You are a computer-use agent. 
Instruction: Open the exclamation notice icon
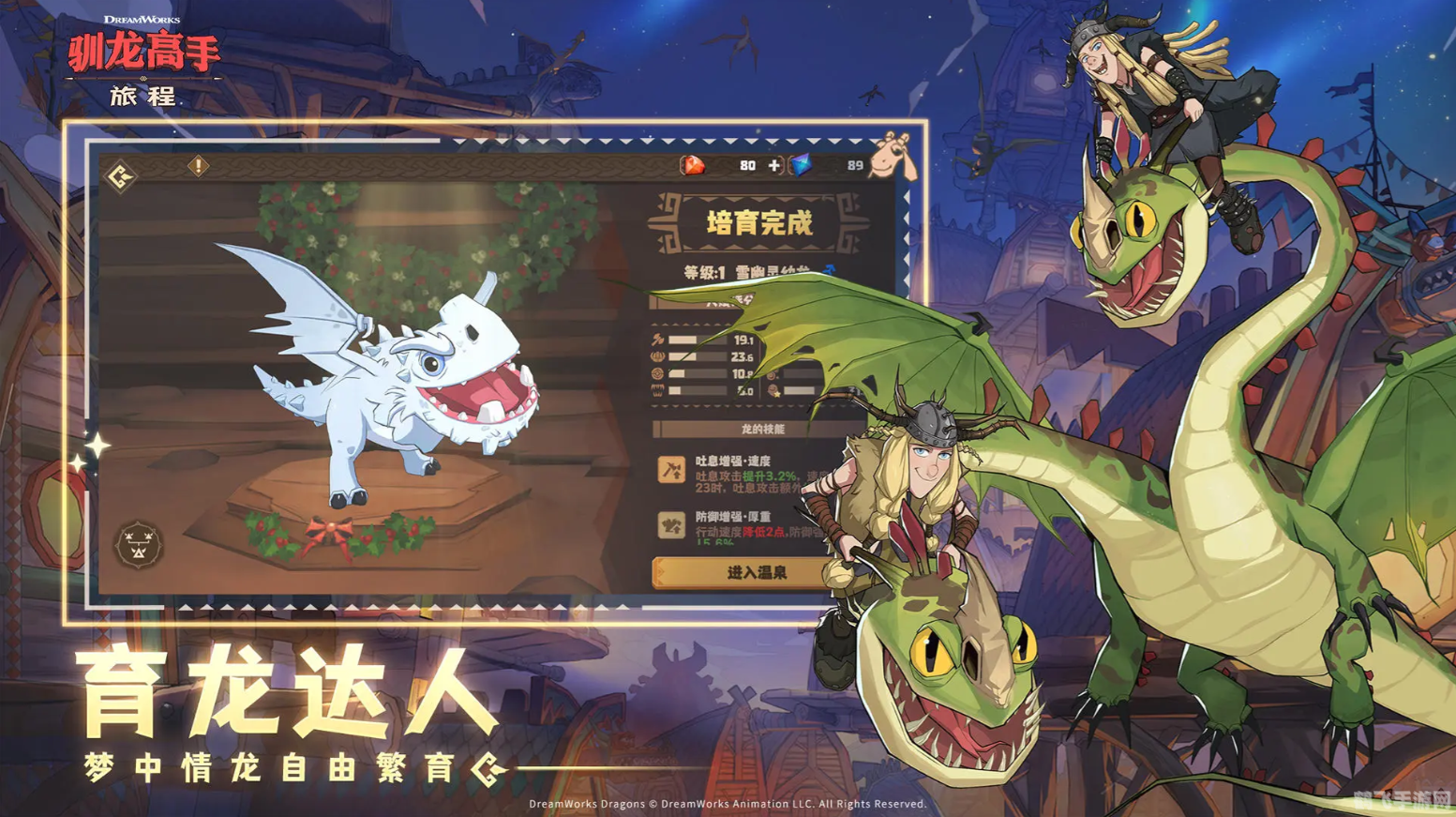pos(198,165)
